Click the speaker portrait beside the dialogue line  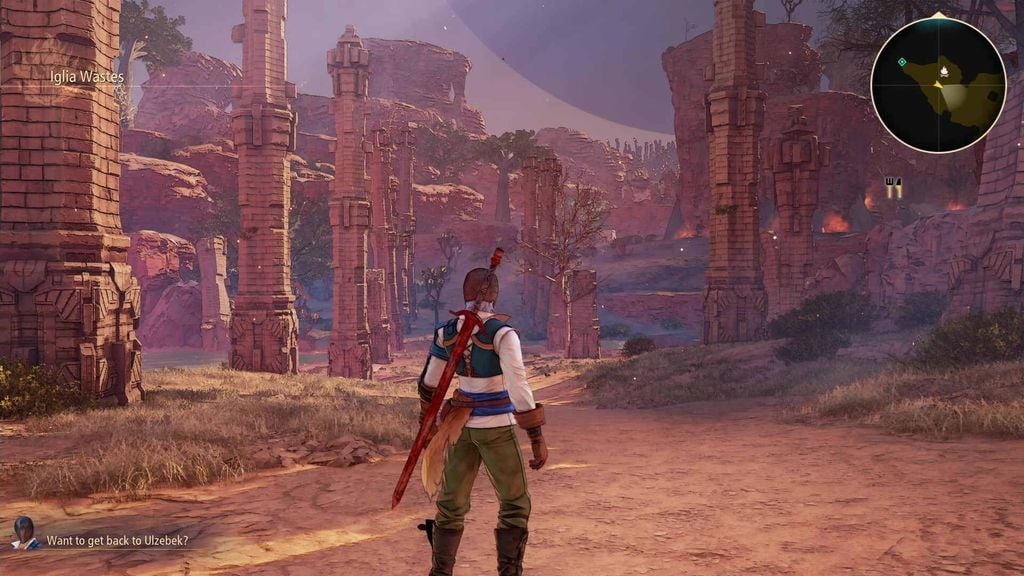point(24,533)
